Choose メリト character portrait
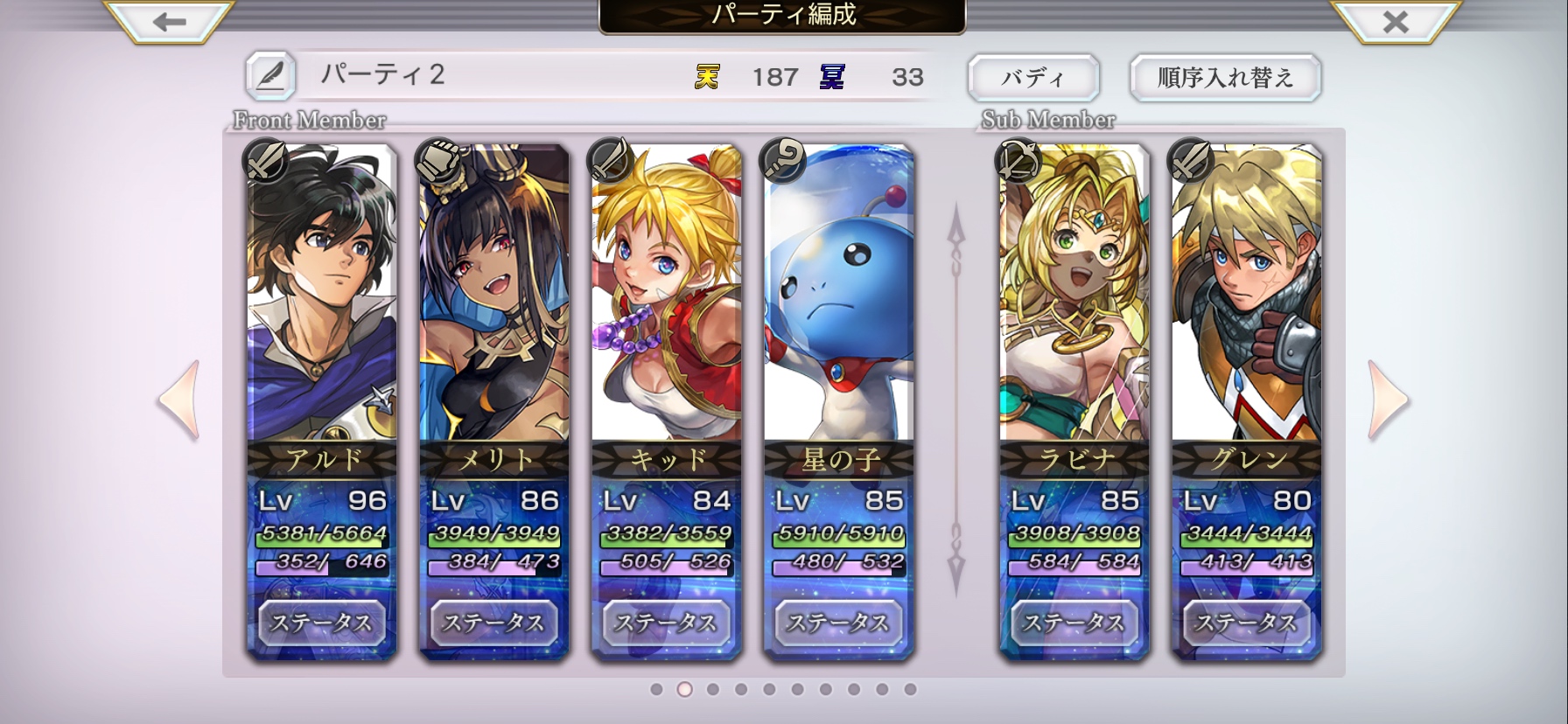Image resolution: width=1568 pixels, height=724 pixels. coord(494,297)
